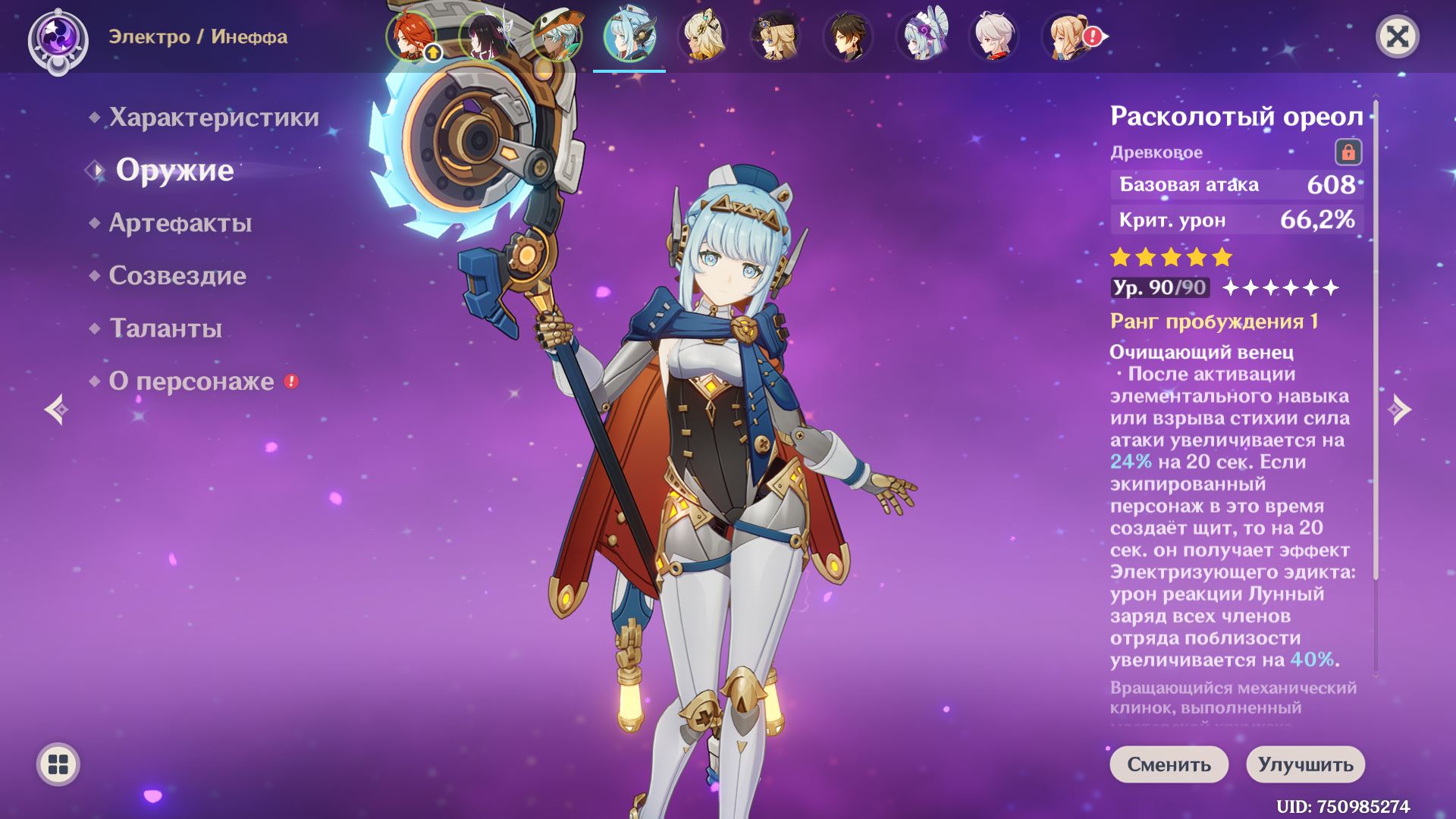Image resolution: width=1456 pixels, height=819 pixels.
Task: Open the Артефакты section
Action: tap(180, 223)
